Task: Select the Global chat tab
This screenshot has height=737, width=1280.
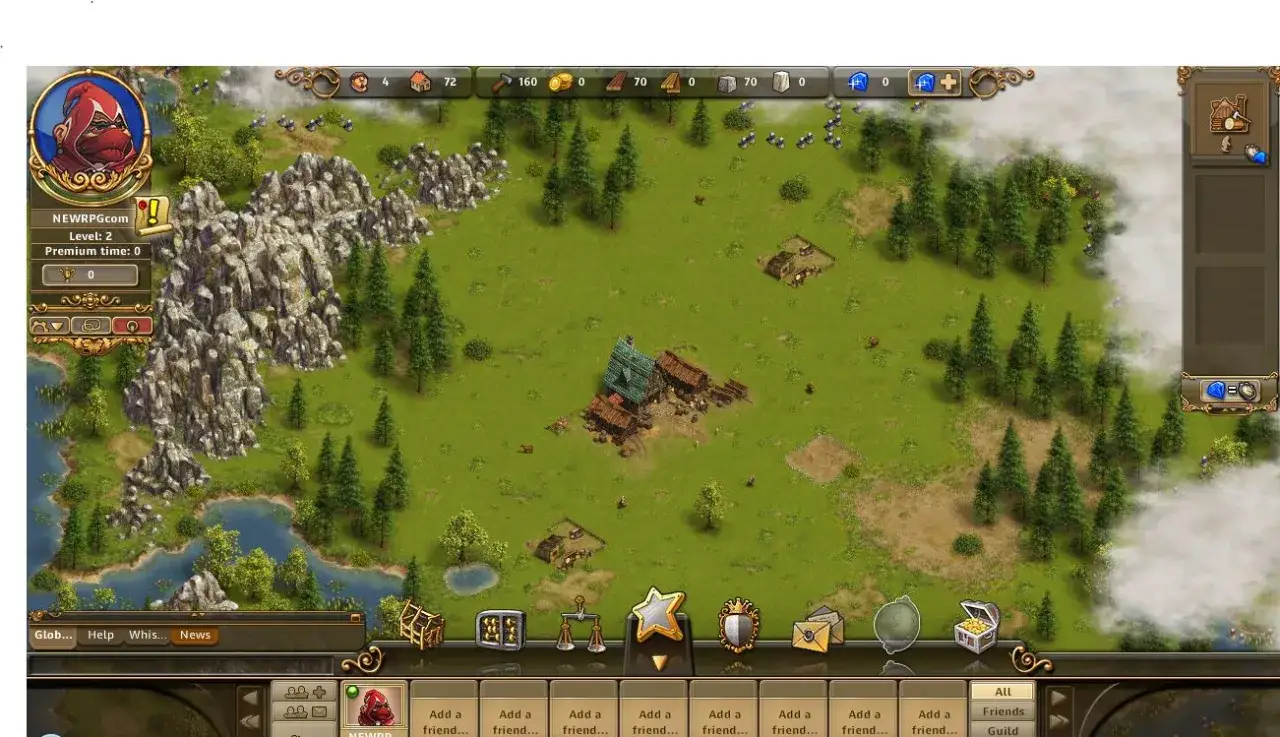Action: coord(53,635)
